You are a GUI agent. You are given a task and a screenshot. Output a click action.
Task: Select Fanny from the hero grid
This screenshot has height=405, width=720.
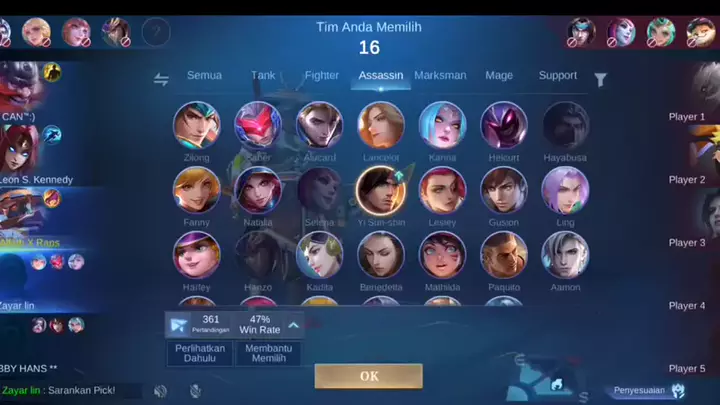click(196, 189)
